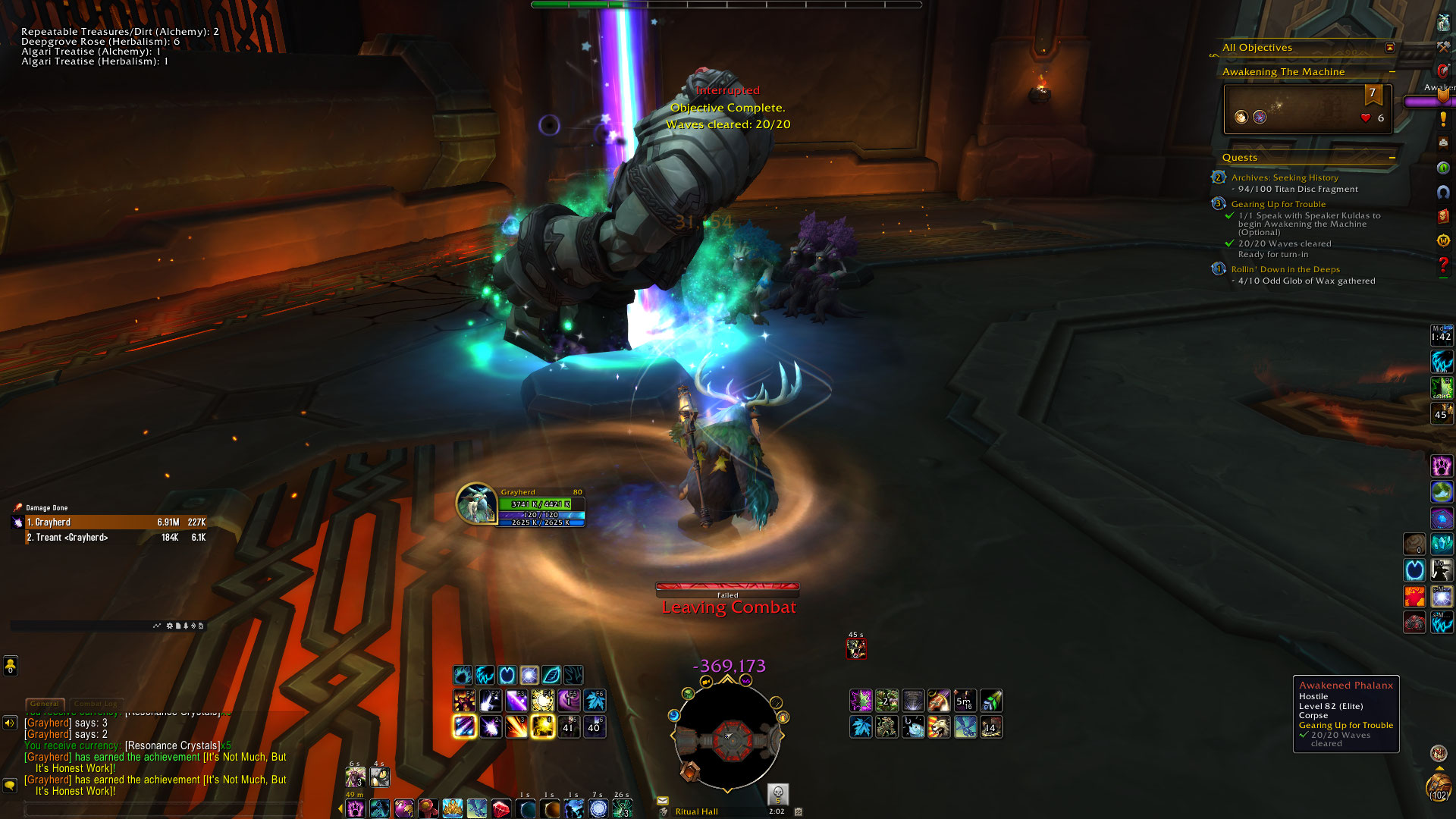
Task: Open the chat speech bubble menu
Action: click(10, 785)
